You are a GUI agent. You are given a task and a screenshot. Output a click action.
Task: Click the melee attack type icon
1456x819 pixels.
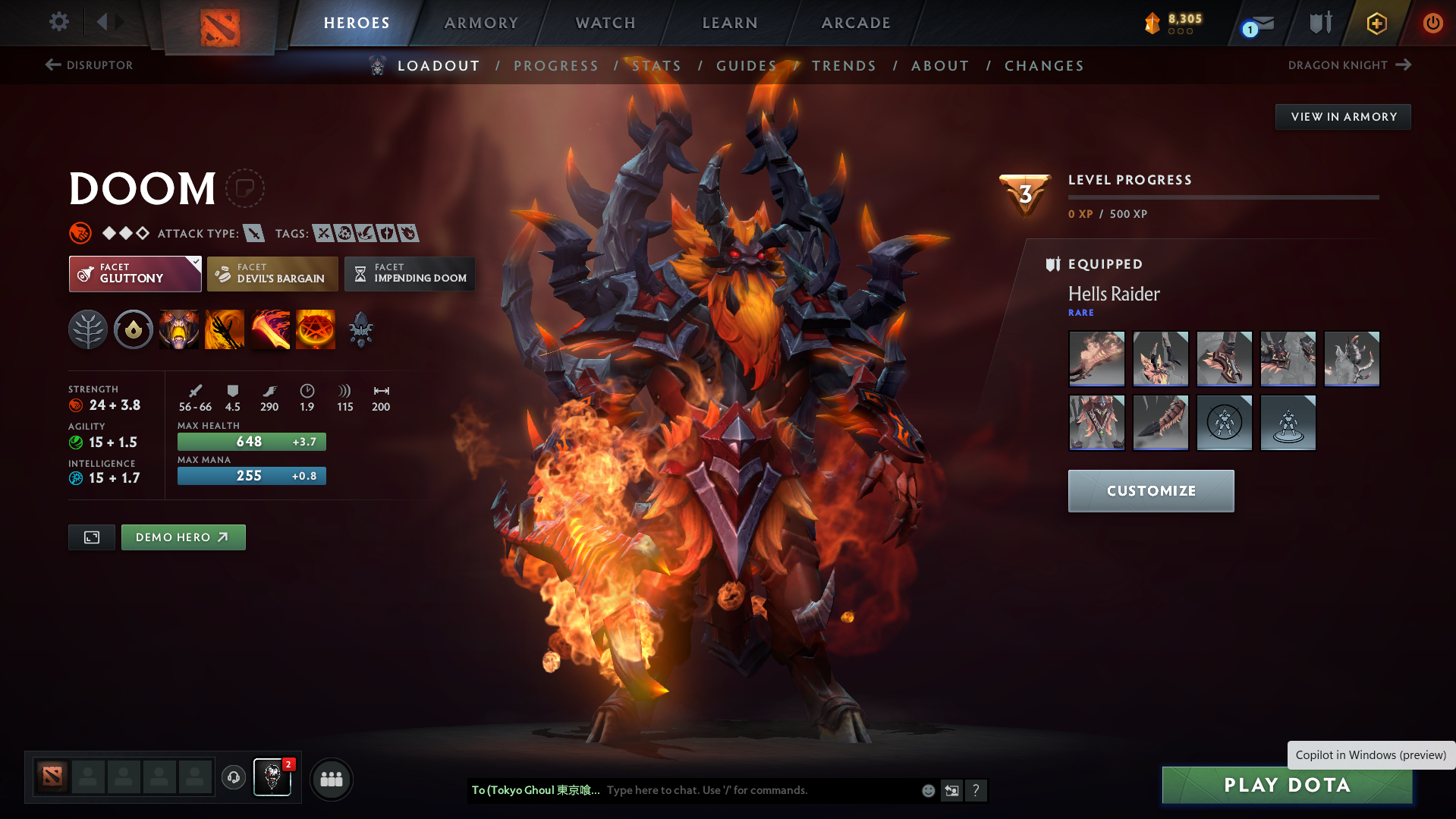pos(253,234)
